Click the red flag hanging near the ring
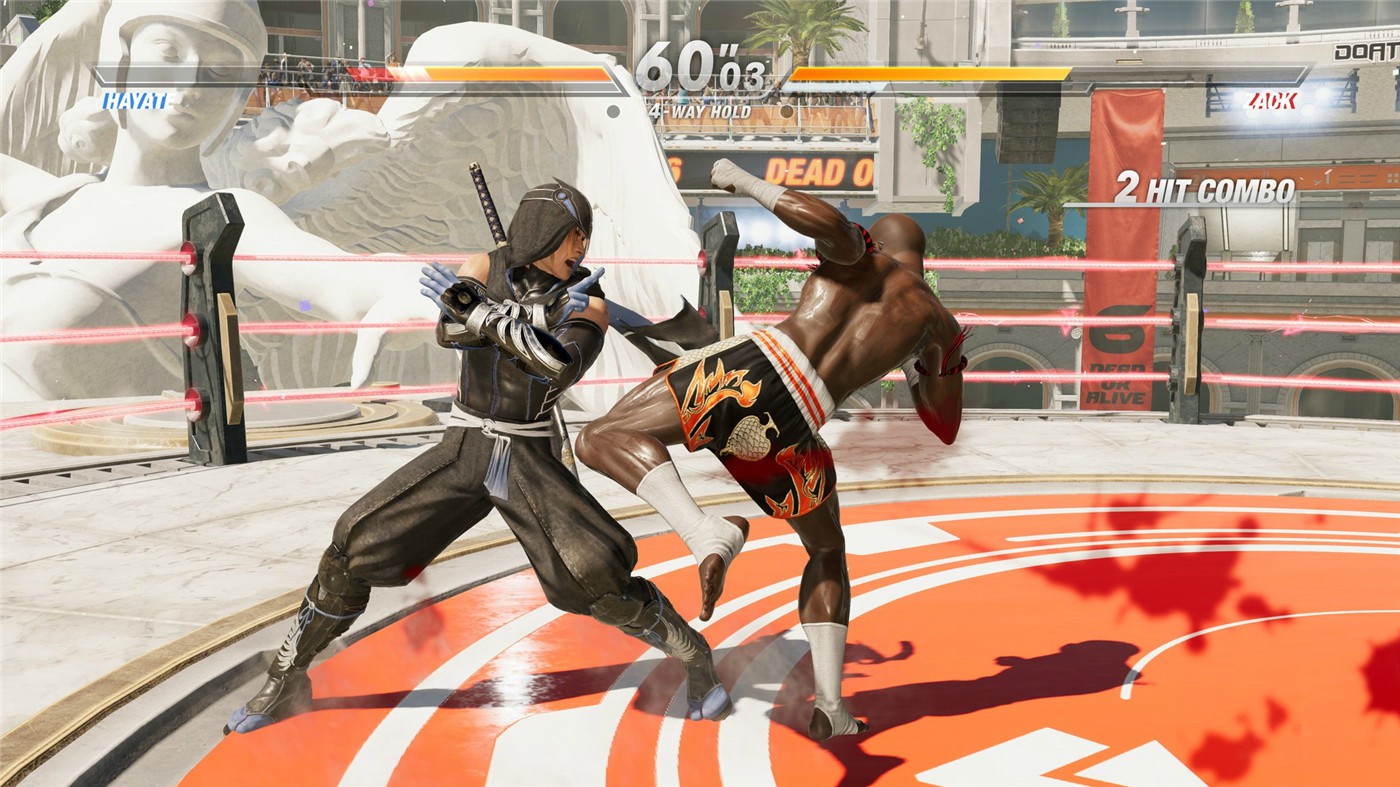Image resolution: width=1400 pixels, height=787 pixels. click(1120, 250)
